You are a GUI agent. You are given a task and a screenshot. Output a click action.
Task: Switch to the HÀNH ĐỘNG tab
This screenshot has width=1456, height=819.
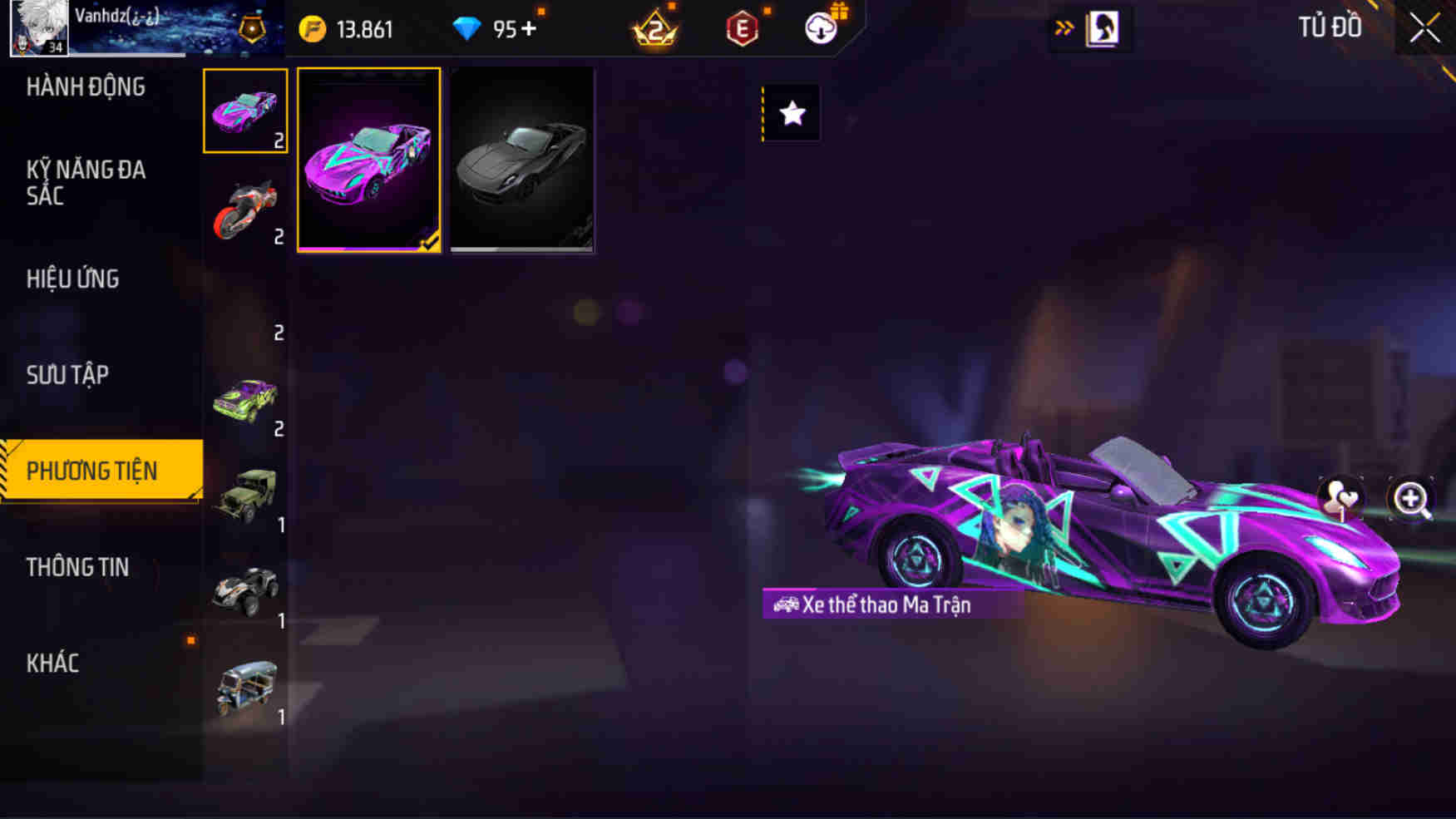point(86,87)
